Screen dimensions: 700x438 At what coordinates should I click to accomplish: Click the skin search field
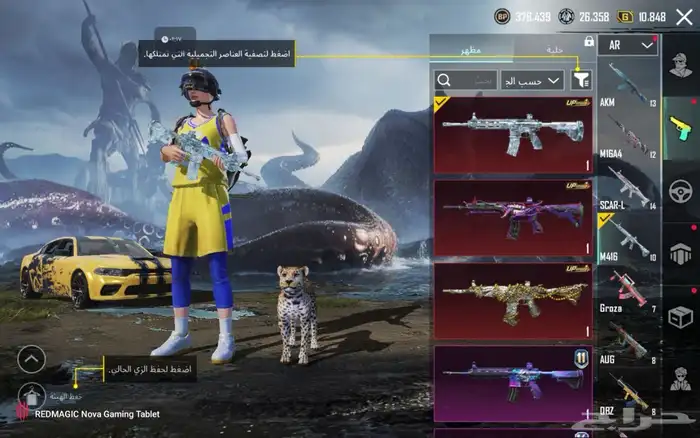coord(467,80)
